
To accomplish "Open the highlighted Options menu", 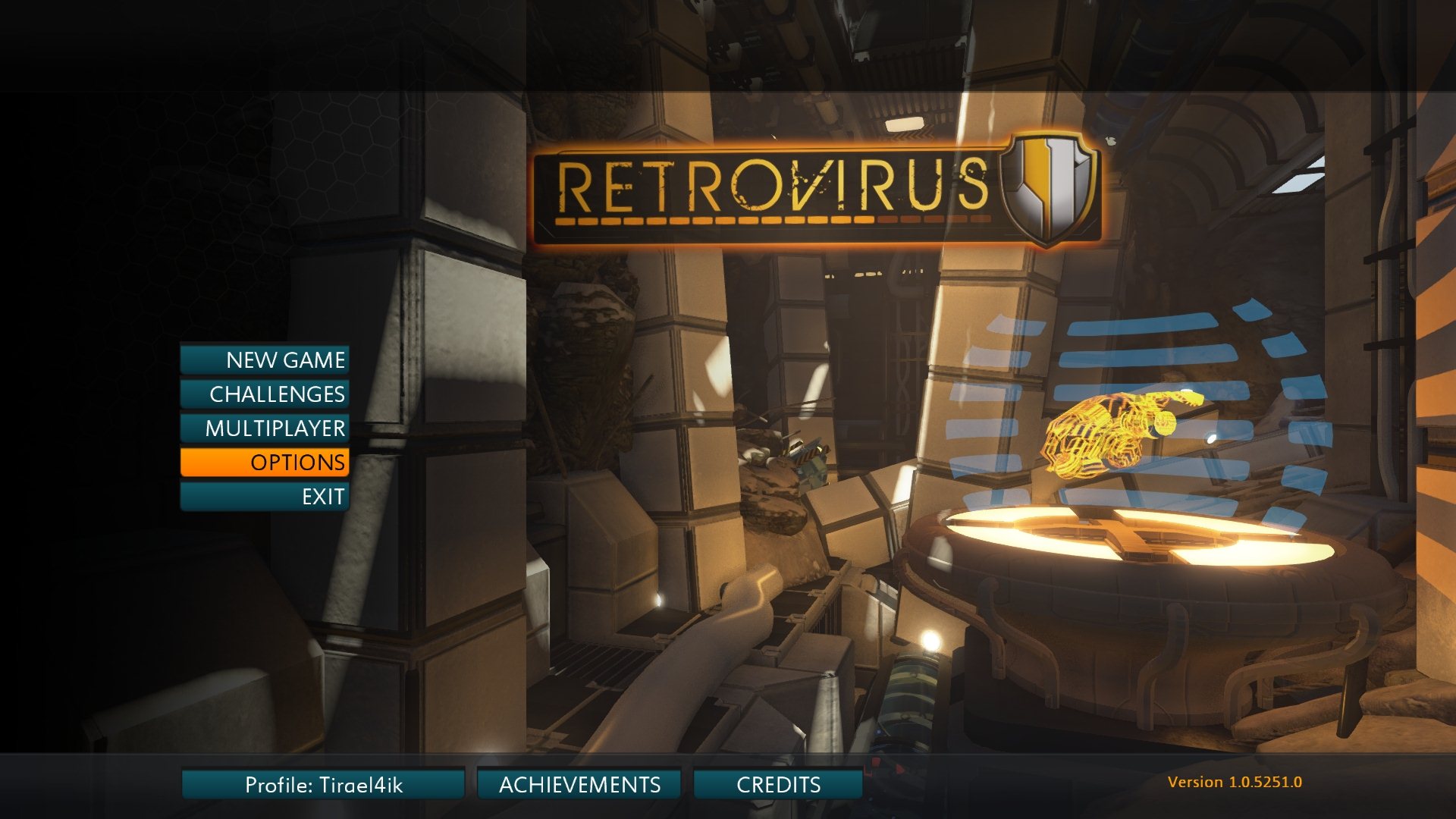I will 265,462.
